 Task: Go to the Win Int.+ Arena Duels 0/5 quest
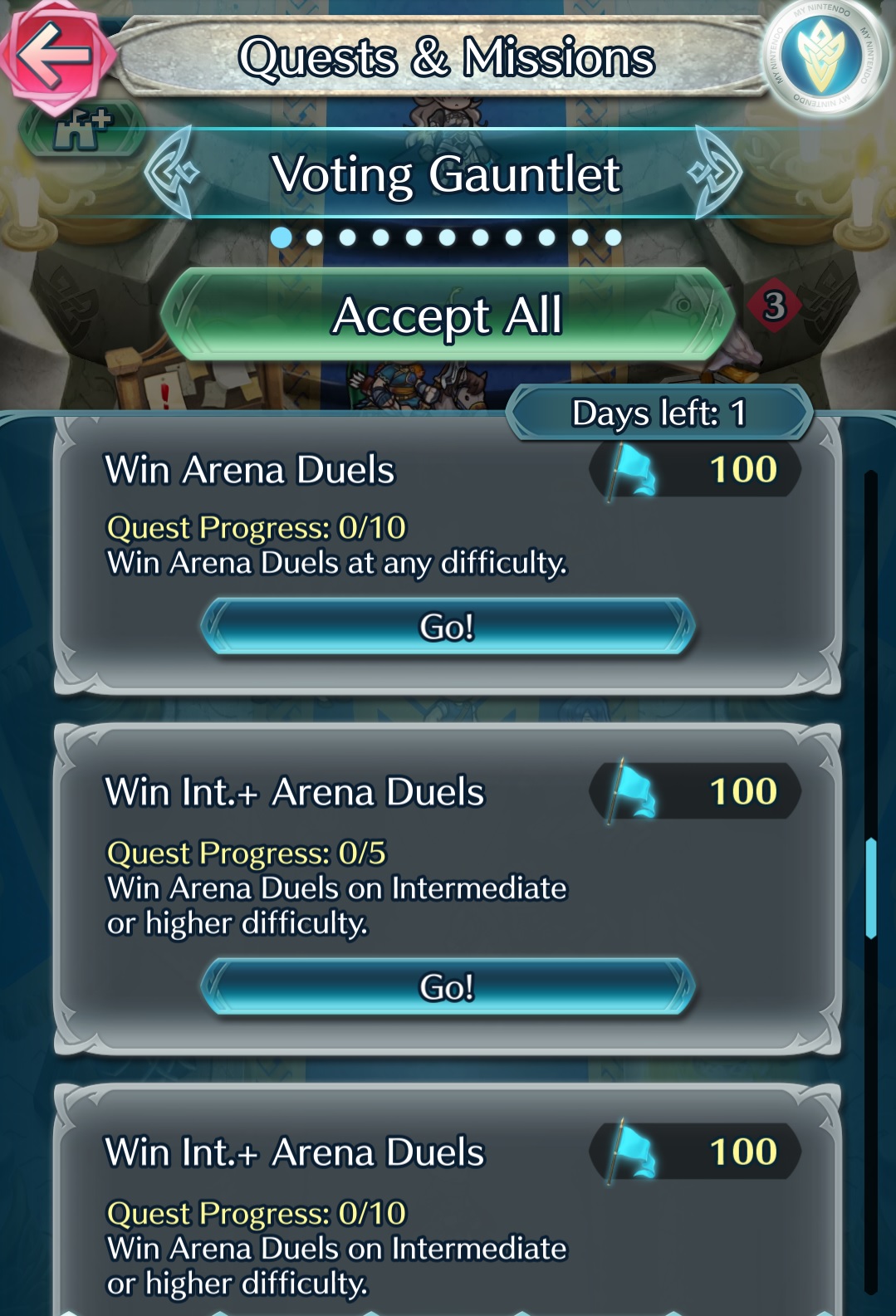click(448, 987)
